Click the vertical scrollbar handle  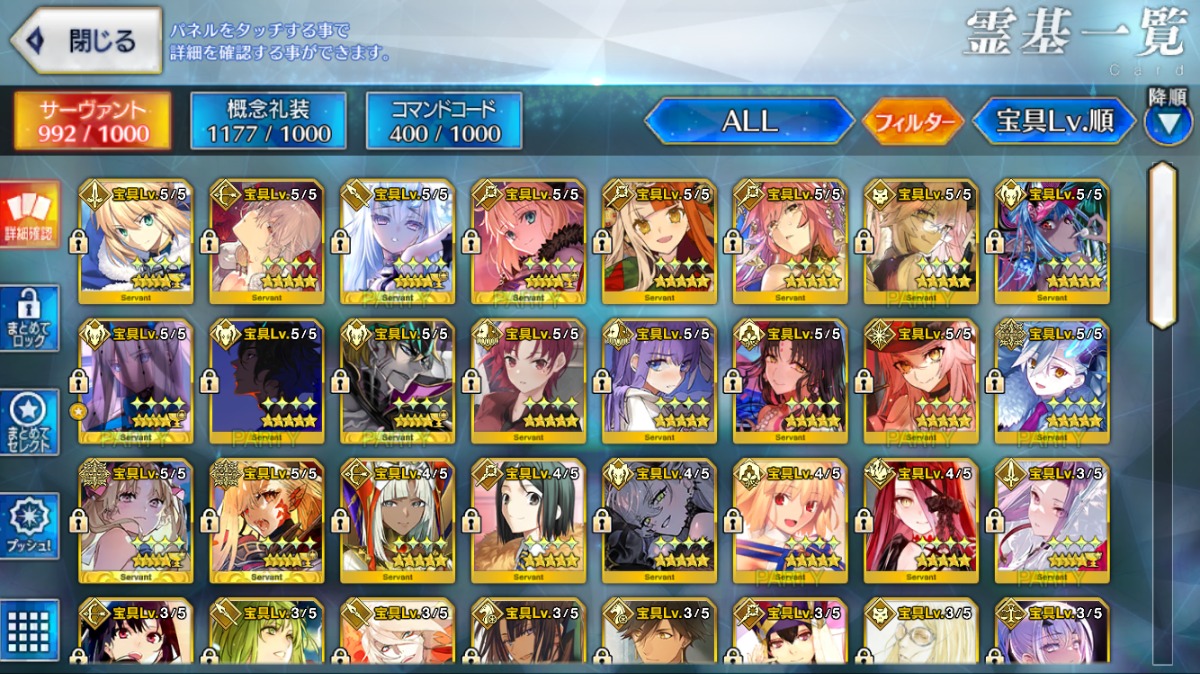click(1162, 245)
